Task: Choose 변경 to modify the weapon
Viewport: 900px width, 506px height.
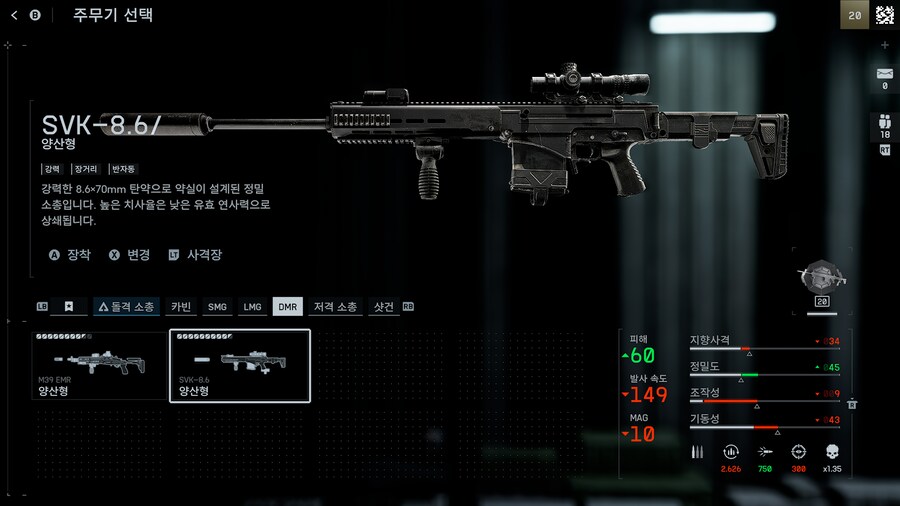Action: click(x=130, y=255)
